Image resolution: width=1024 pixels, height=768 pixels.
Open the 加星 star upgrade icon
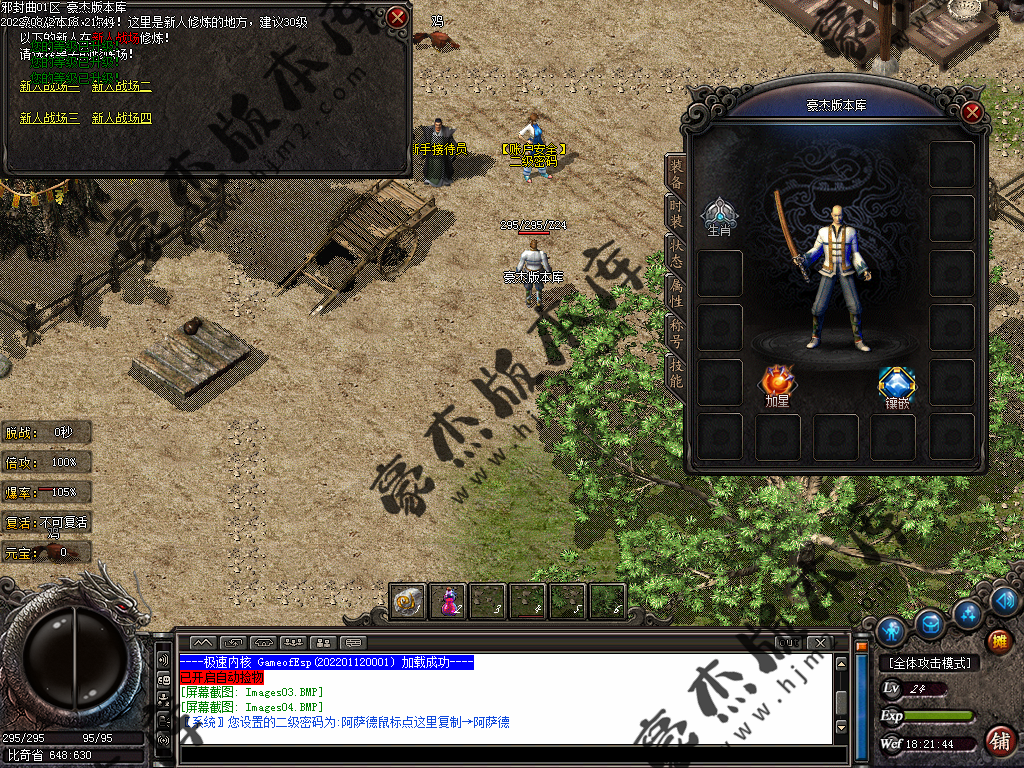pyautogui.click(x=777, y=384)
